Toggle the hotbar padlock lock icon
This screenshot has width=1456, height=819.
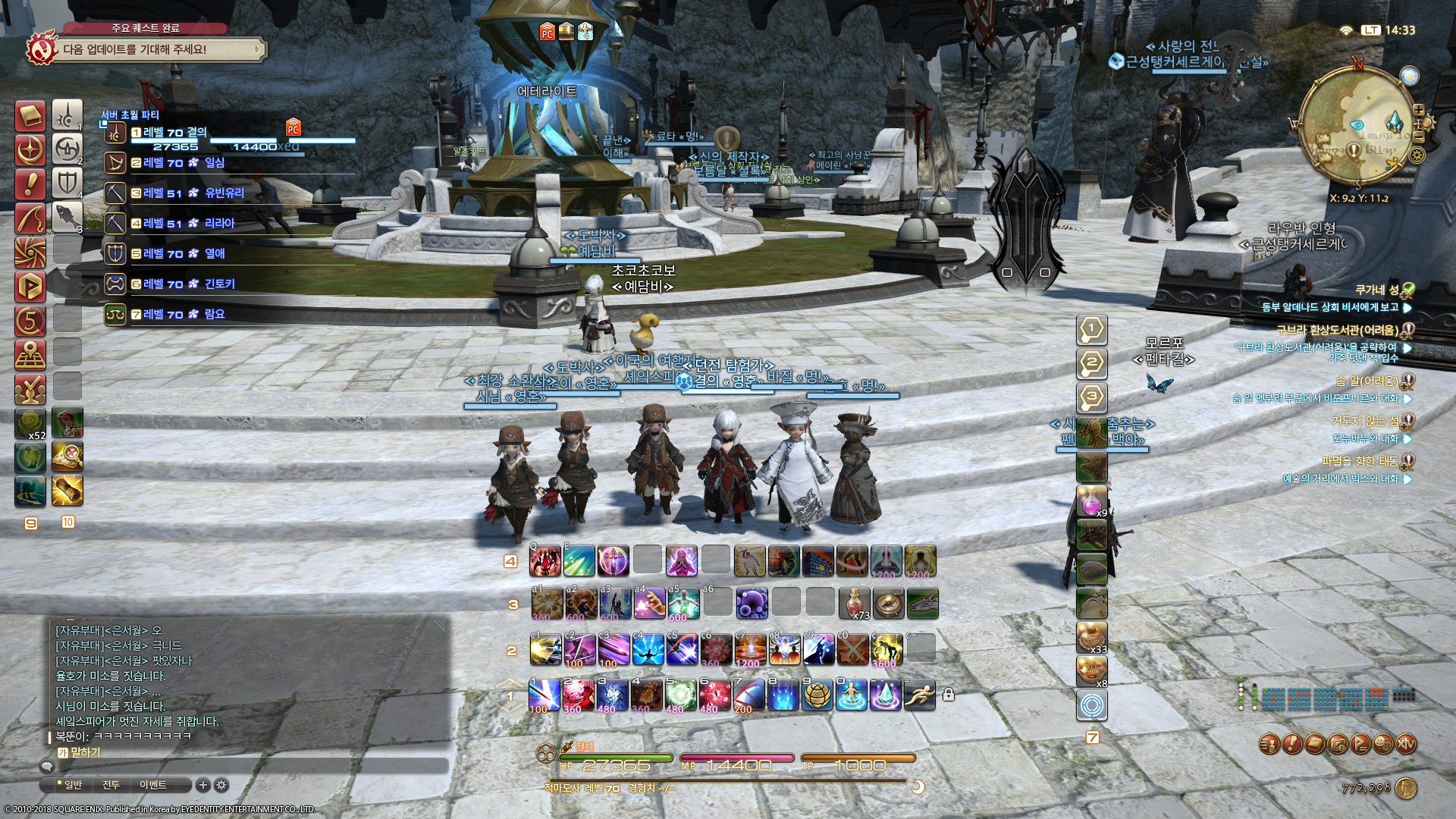pos(948,695)
